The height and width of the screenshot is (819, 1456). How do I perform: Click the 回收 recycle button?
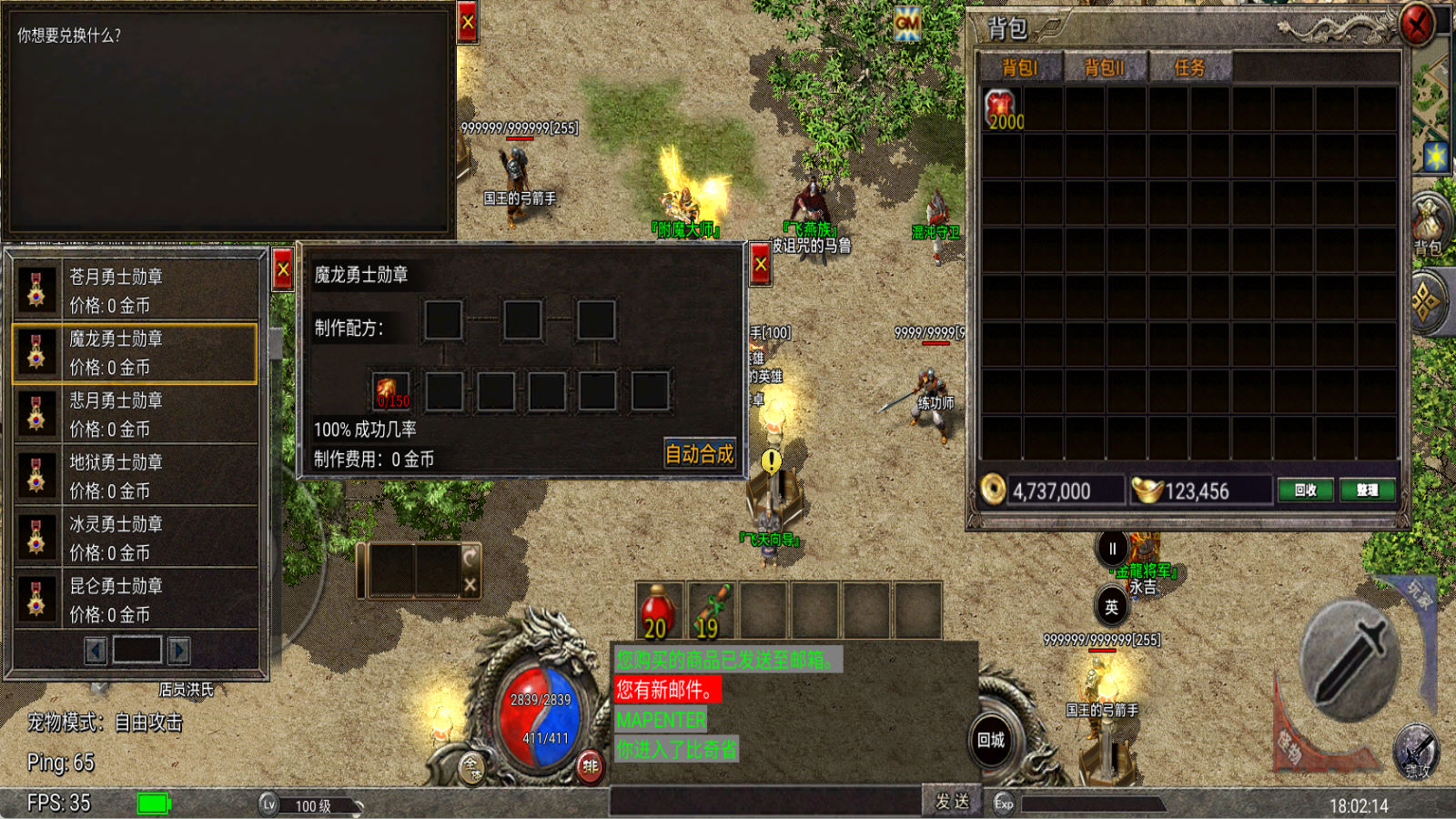point(1305,490)
